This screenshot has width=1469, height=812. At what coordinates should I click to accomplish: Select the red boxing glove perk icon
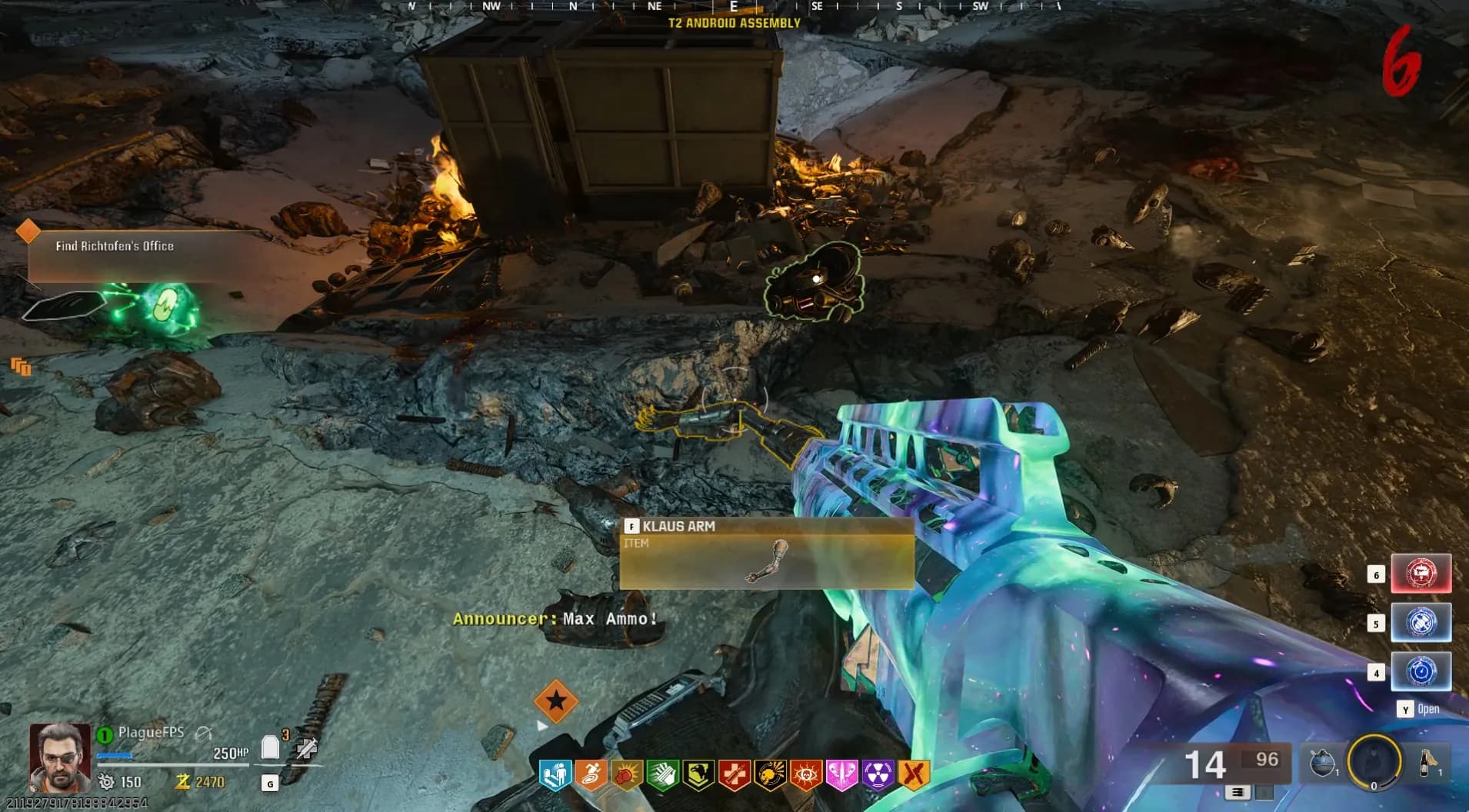[x=627, y=775]
